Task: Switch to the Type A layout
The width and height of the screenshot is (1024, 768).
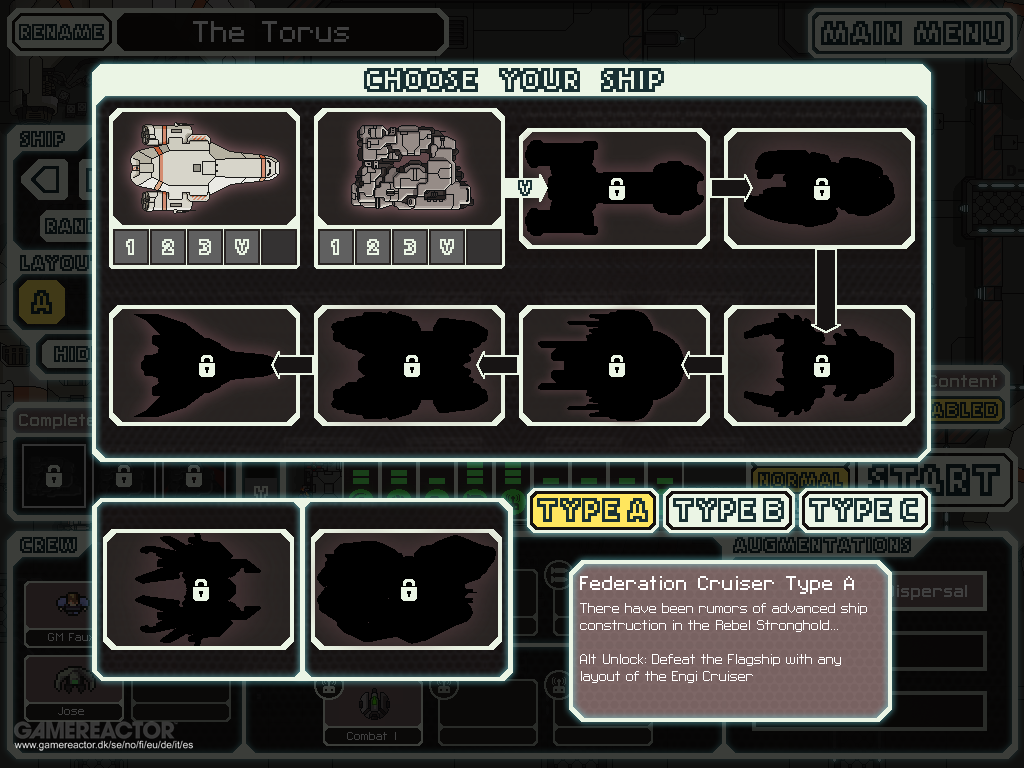Action: tap(592, 510)
